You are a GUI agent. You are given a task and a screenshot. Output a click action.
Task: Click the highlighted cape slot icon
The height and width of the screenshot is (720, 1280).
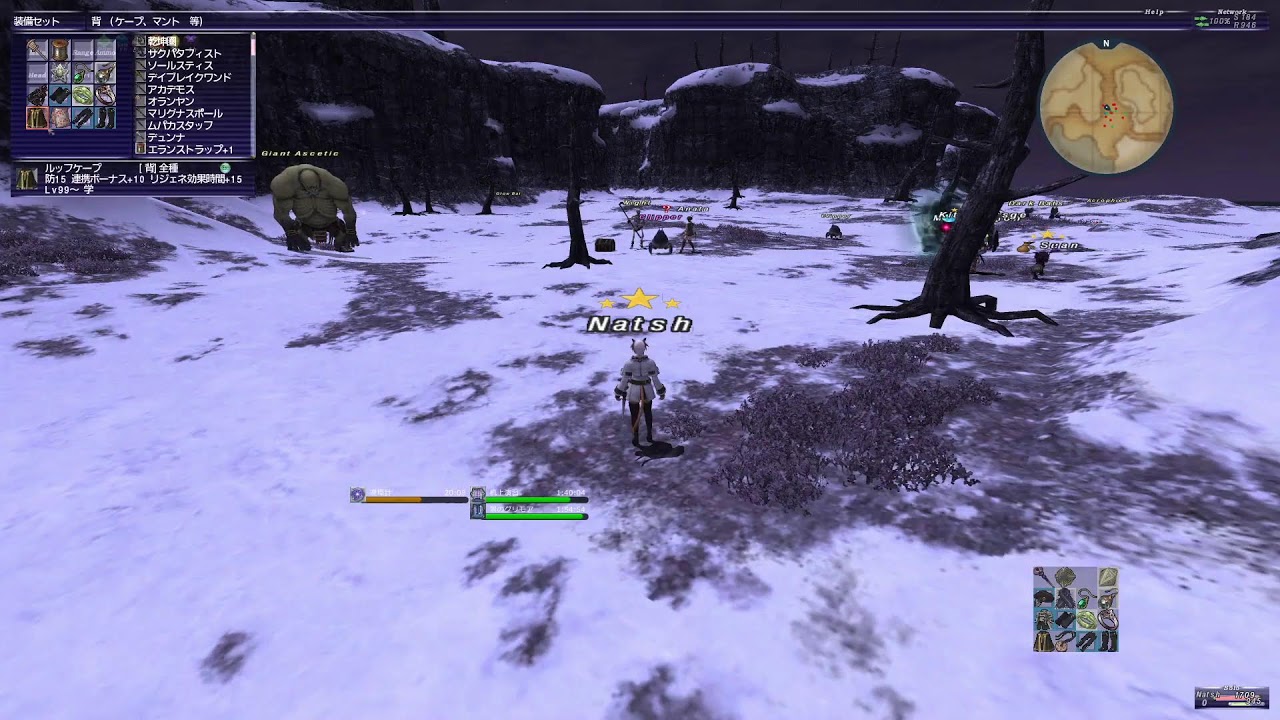(x=37, y=117)
